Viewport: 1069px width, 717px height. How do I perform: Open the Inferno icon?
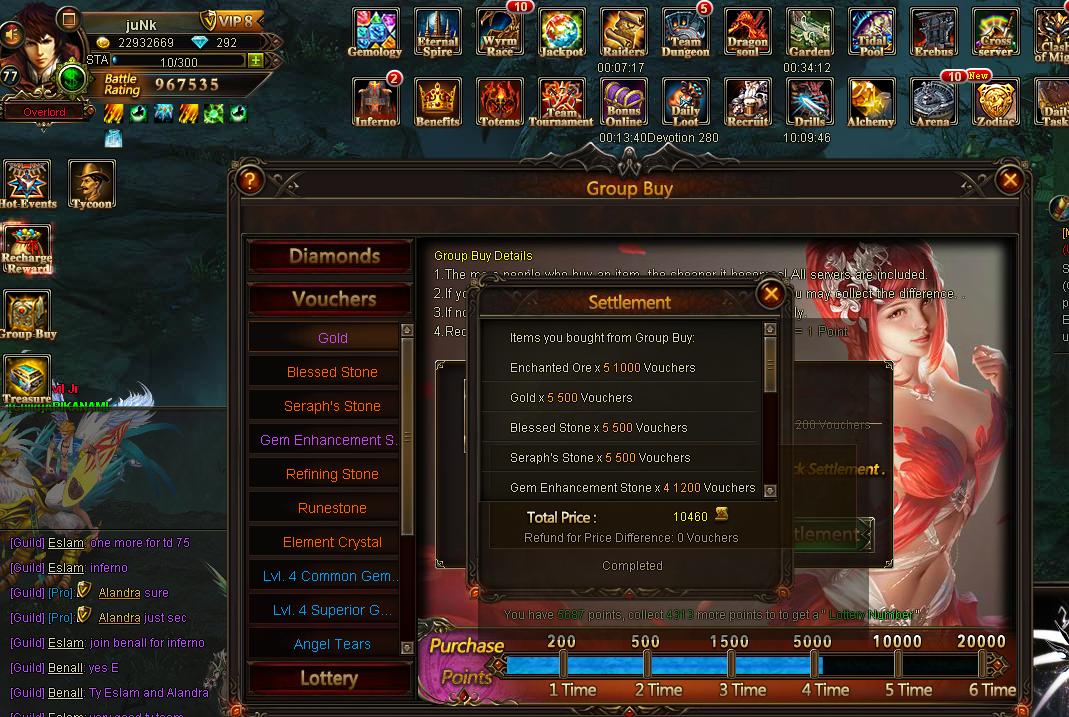[x=376, y=102]
